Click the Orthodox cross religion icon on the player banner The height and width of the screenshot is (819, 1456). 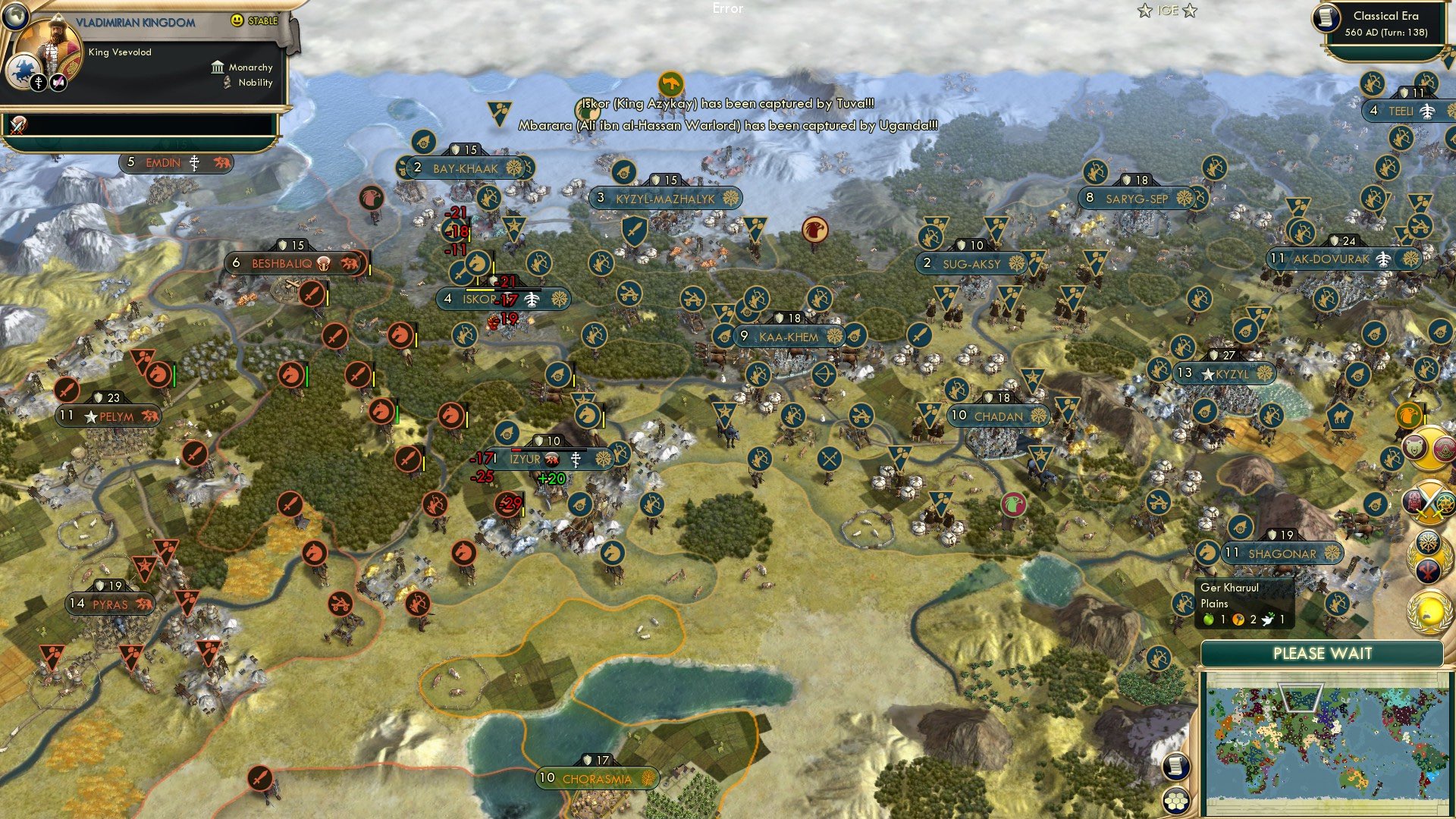(39, 81)
